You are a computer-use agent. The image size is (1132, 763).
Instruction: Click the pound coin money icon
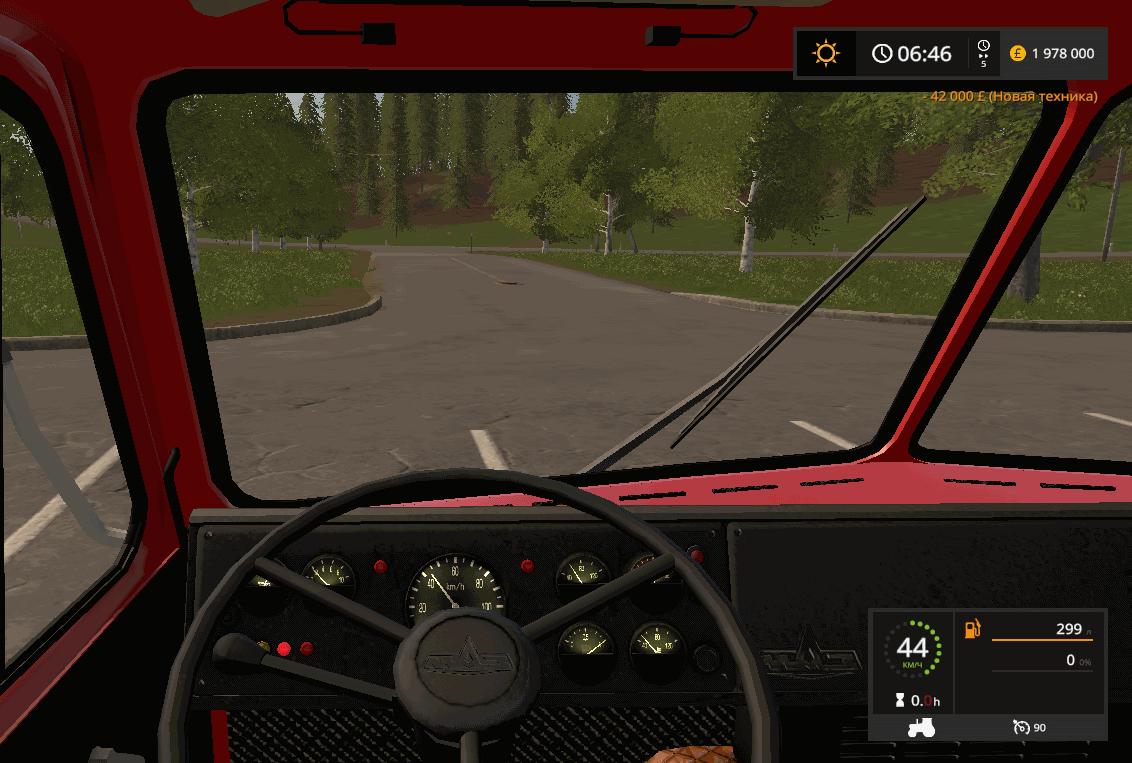tap(1017, 53)
